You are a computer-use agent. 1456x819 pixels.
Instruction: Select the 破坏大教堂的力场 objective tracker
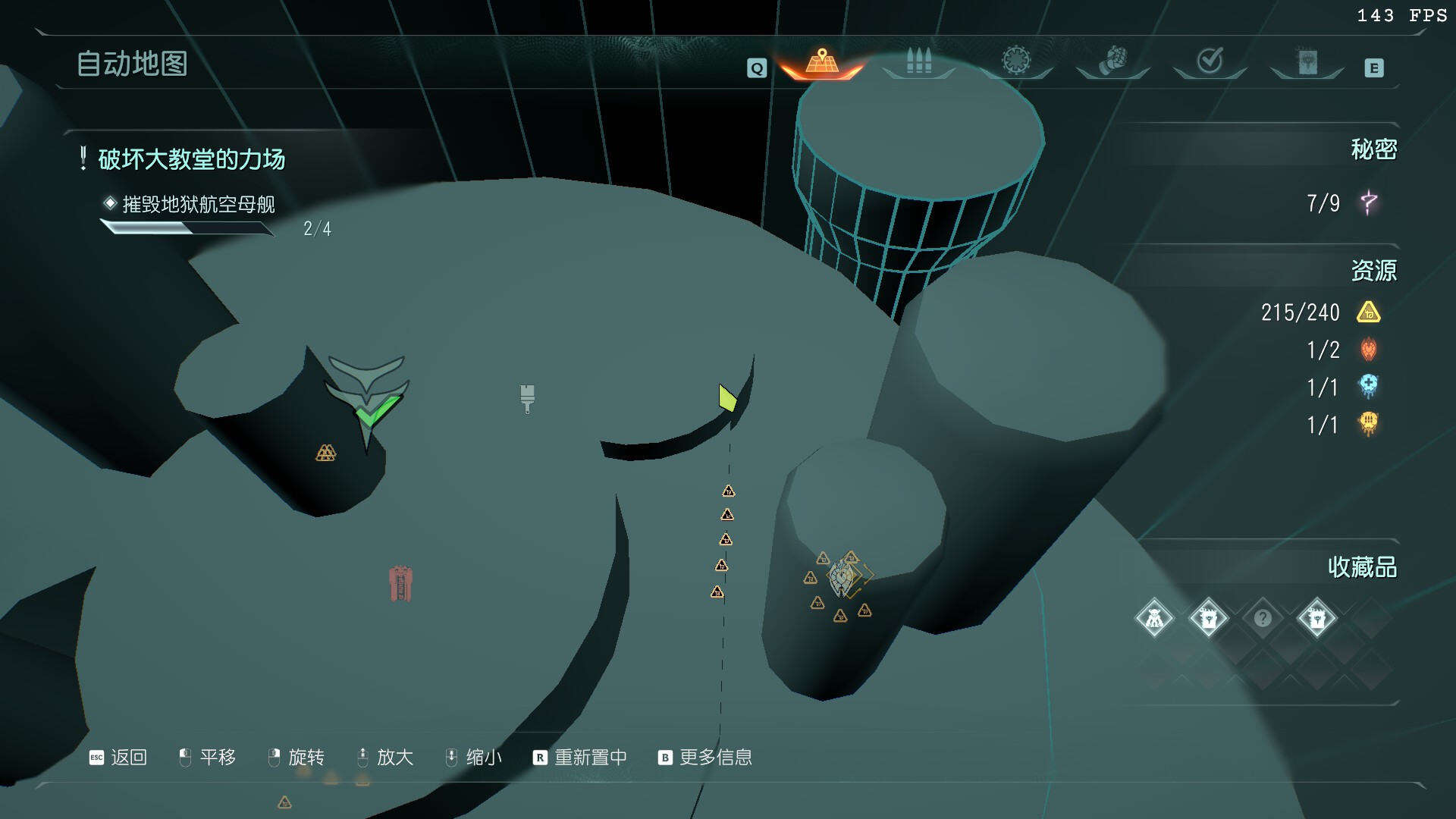coord(191,159)
